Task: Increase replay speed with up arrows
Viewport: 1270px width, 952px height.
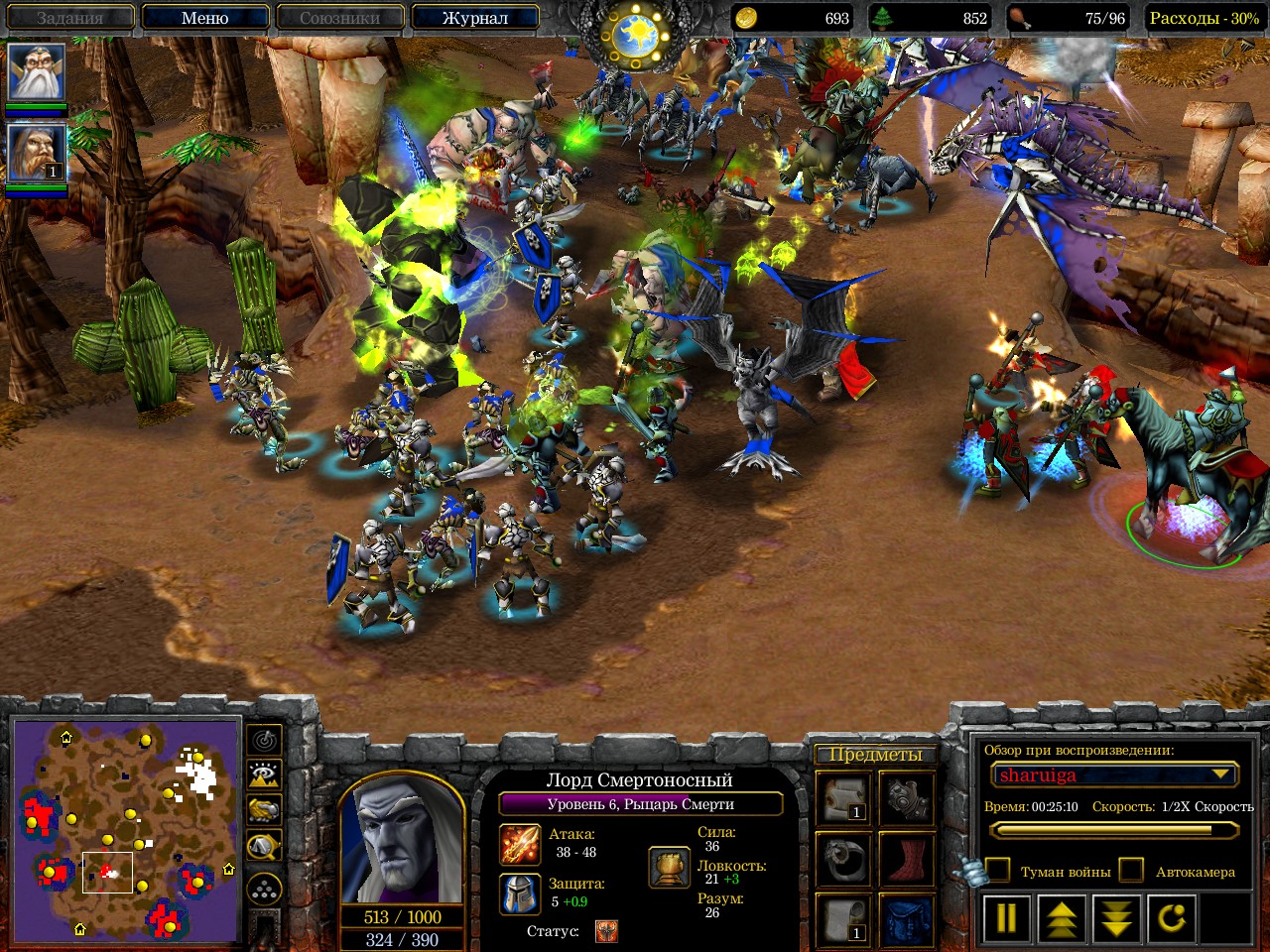Action: [1062, 918]
